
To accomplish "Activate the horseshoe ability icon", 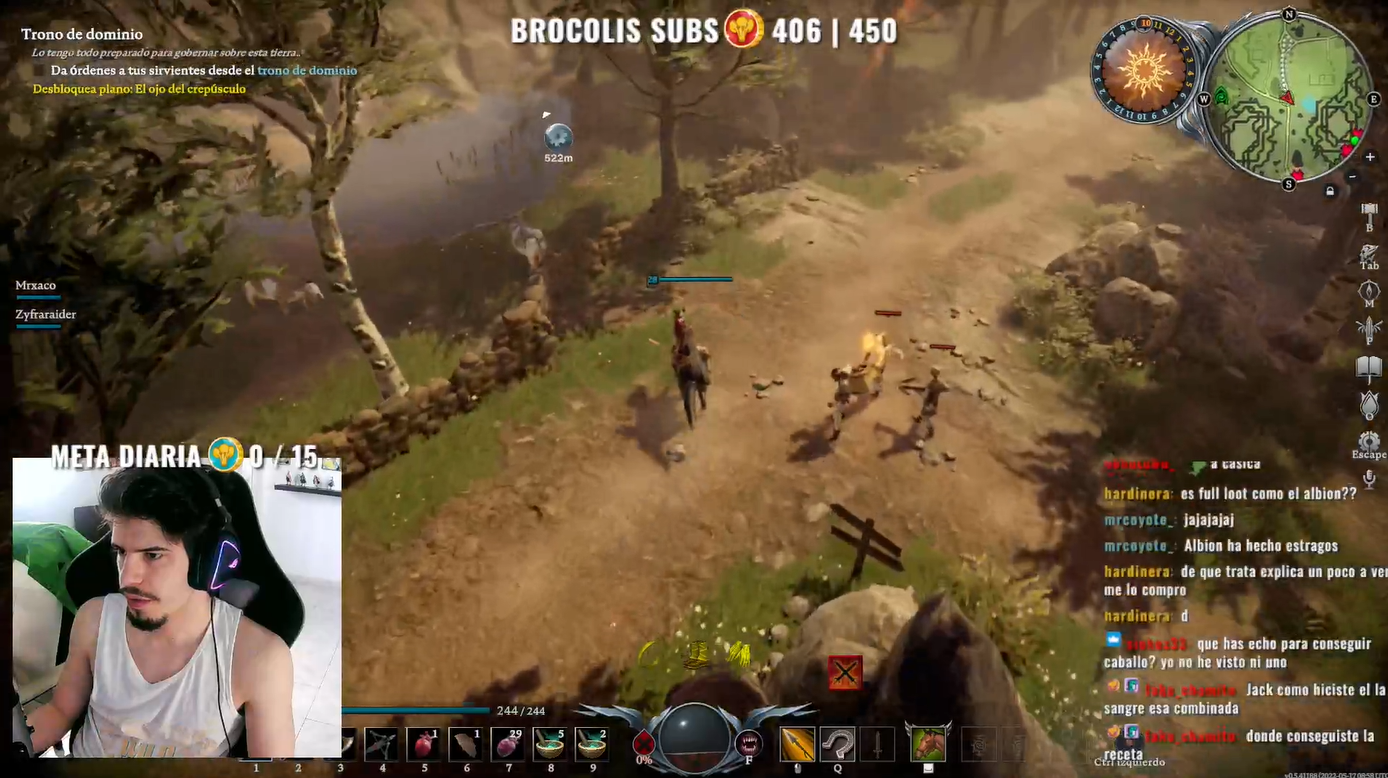I will pyautogui.click(x=838, y=744).
